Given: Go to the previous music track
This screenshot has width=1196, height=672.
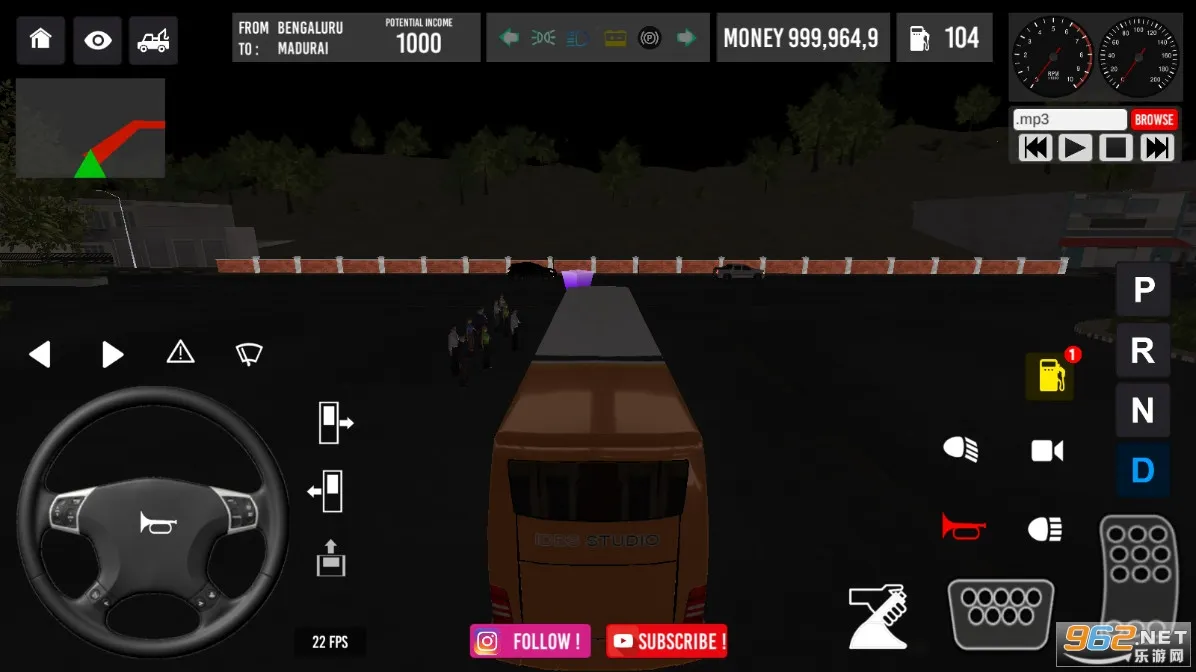Looking at the screenshot, I should [x=1035, y=148].
